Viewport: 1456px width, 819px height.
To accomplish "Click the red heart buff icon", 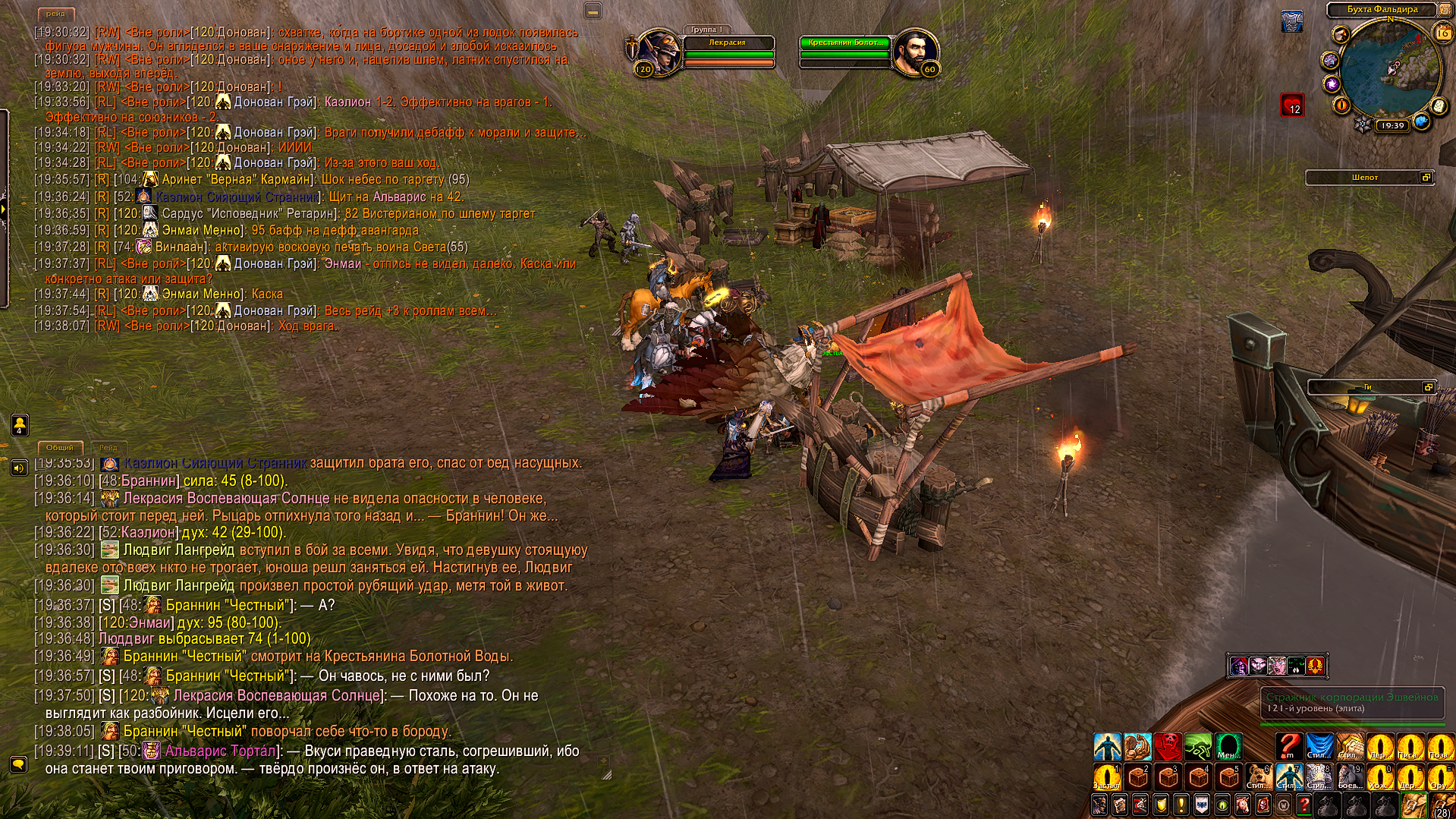I will coord(1292,105).
